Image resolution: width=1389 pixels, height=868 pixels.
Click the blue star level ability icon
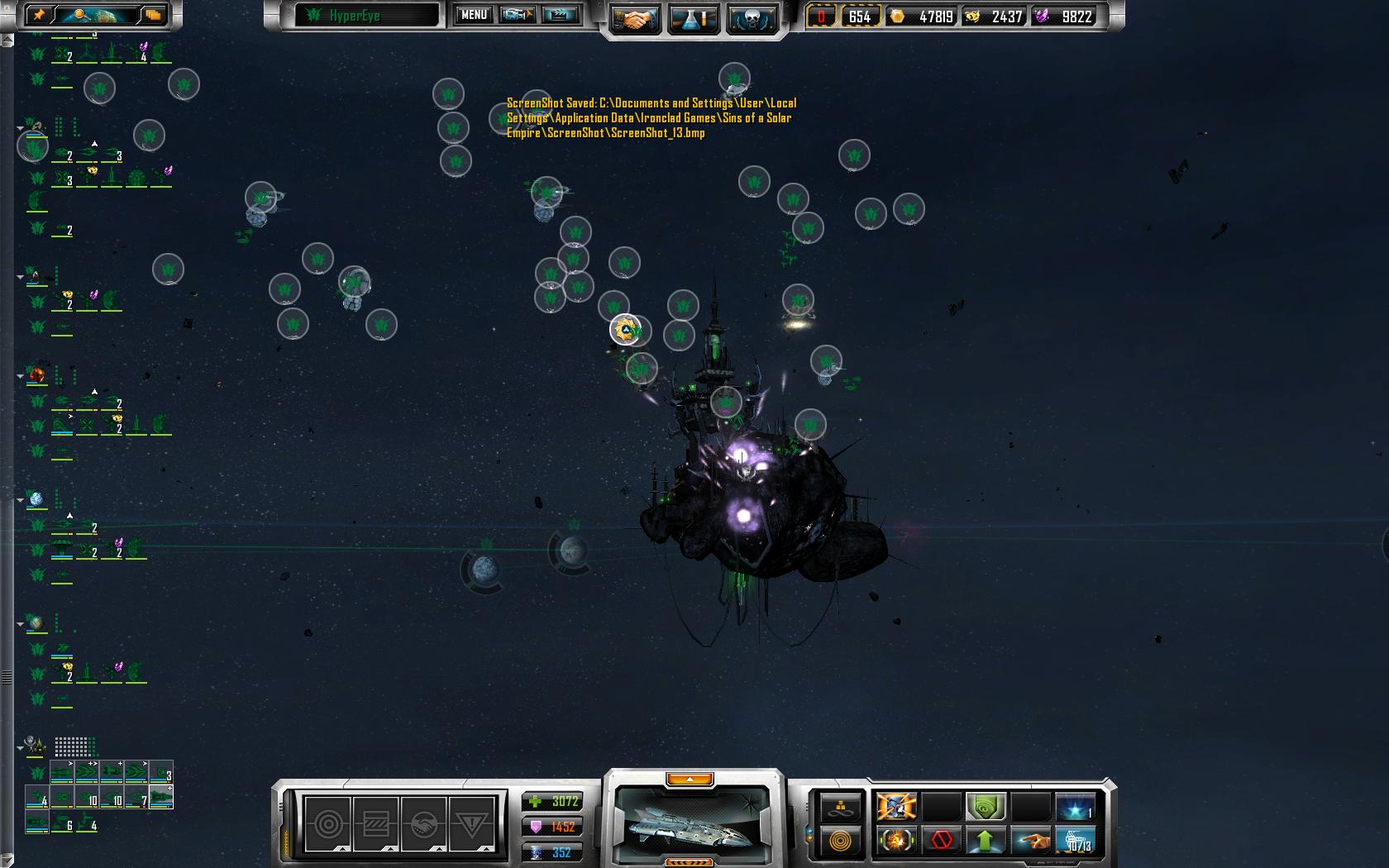(x=1075, y=805)
